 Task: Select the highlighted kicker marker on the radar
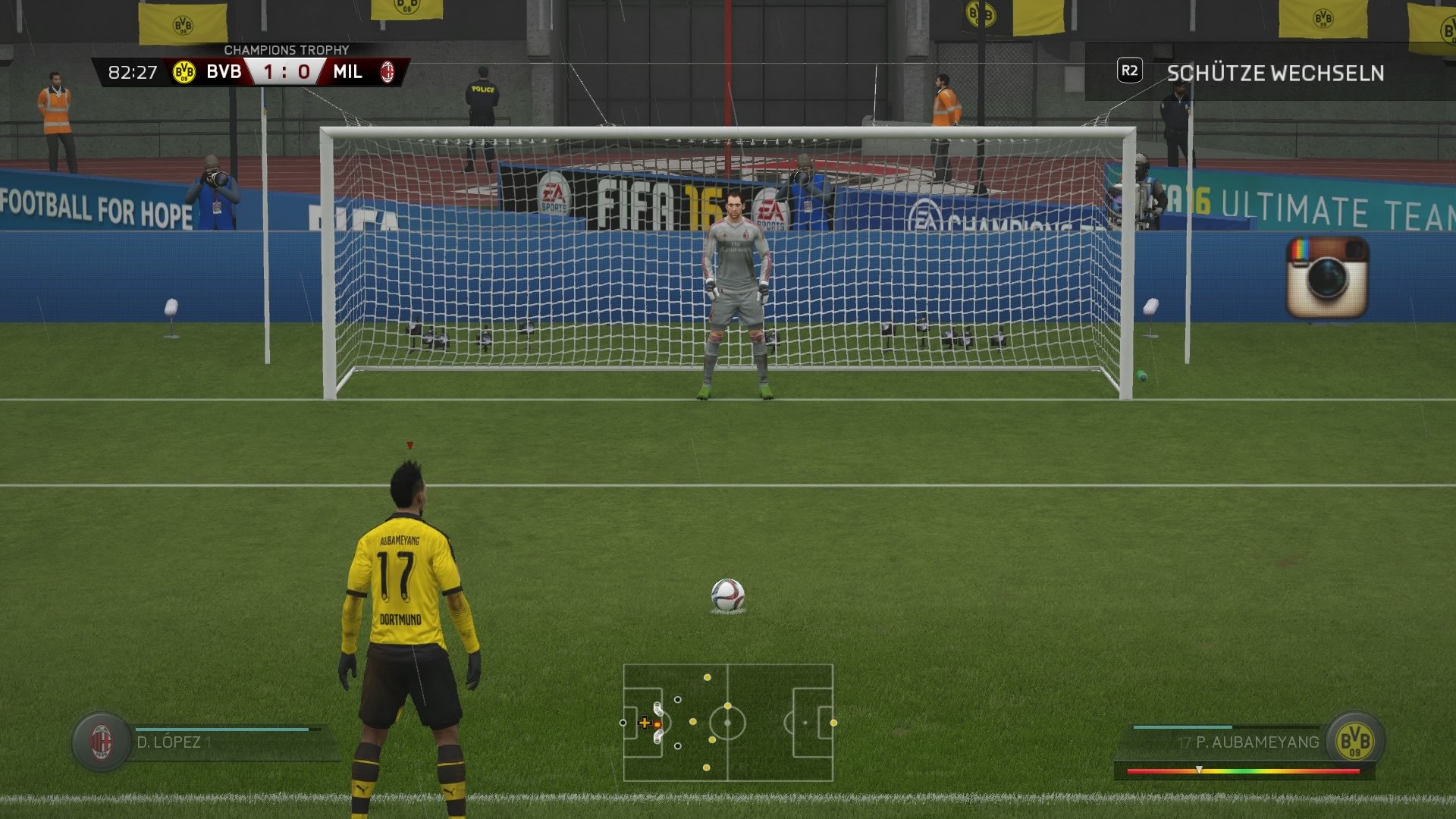[645, 723]
